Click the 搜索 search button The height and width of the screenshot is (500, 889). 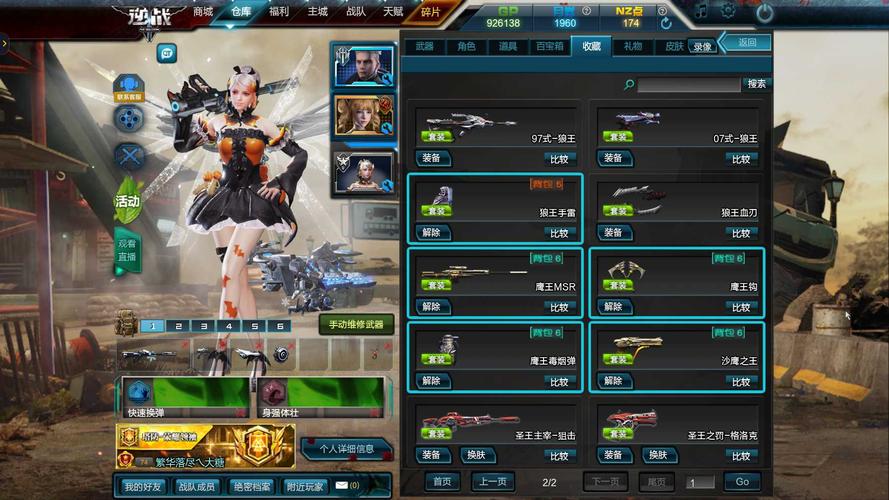(x=756, y=84)
